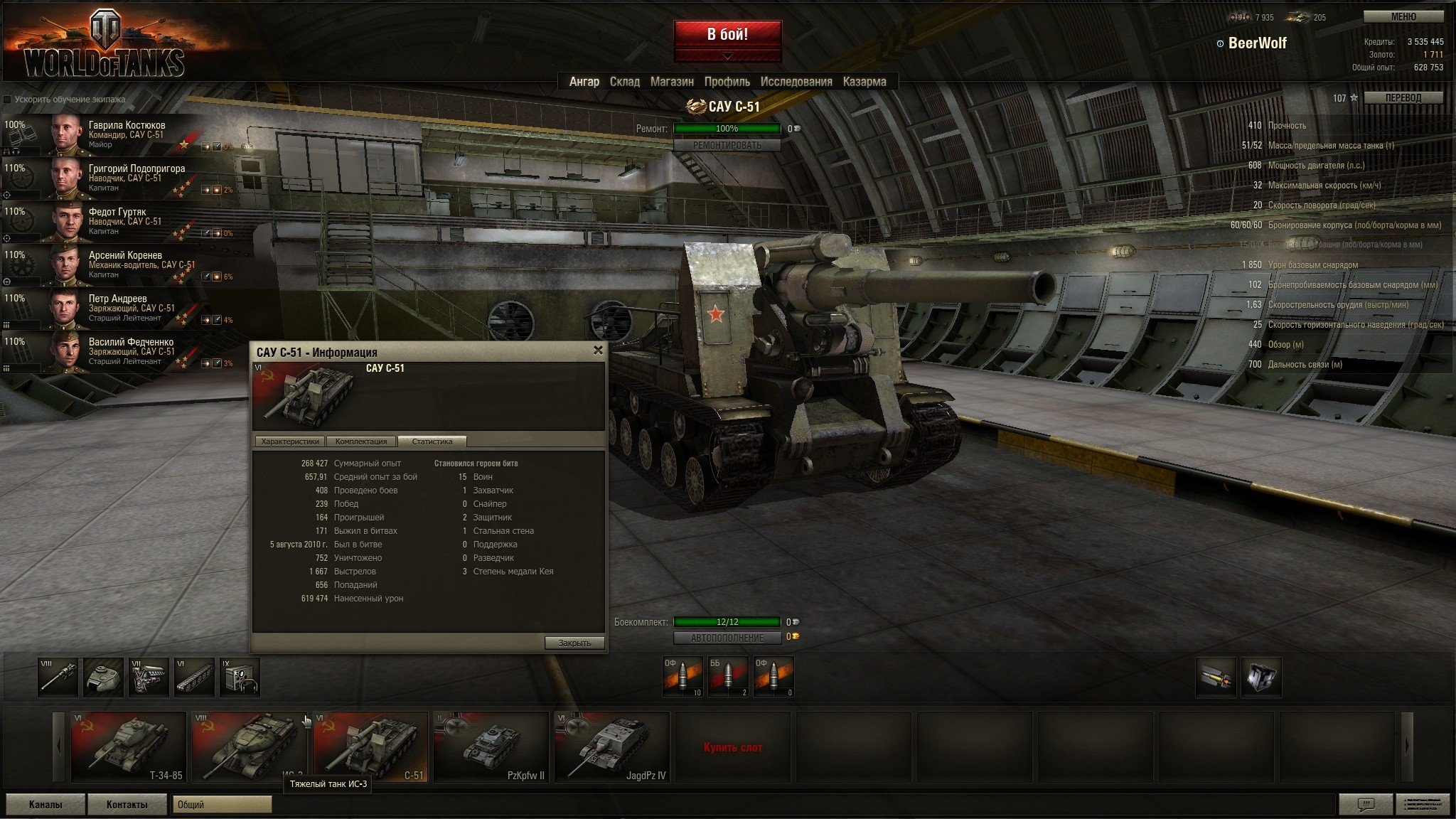Click the Общий chat input field
The width and height of the screenshot is (1456, 819).
223,804
